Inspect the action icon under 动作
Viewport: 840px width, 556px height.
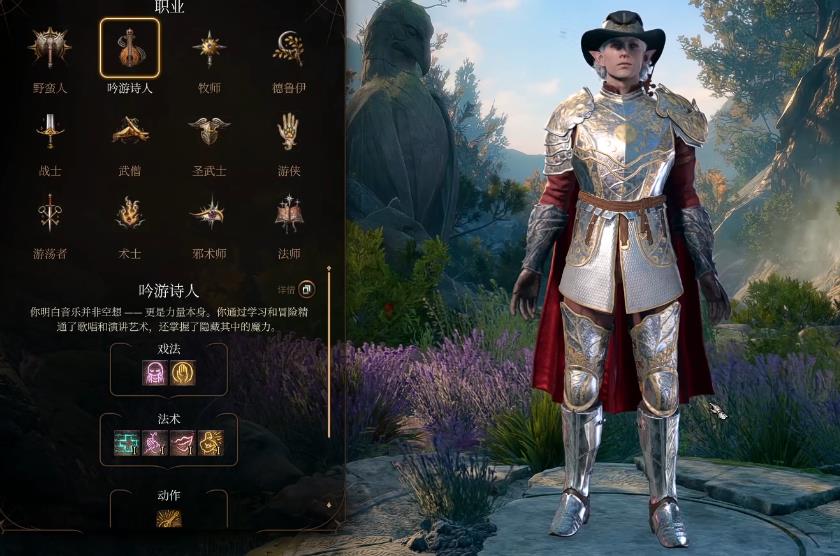(x=169, y=518)
